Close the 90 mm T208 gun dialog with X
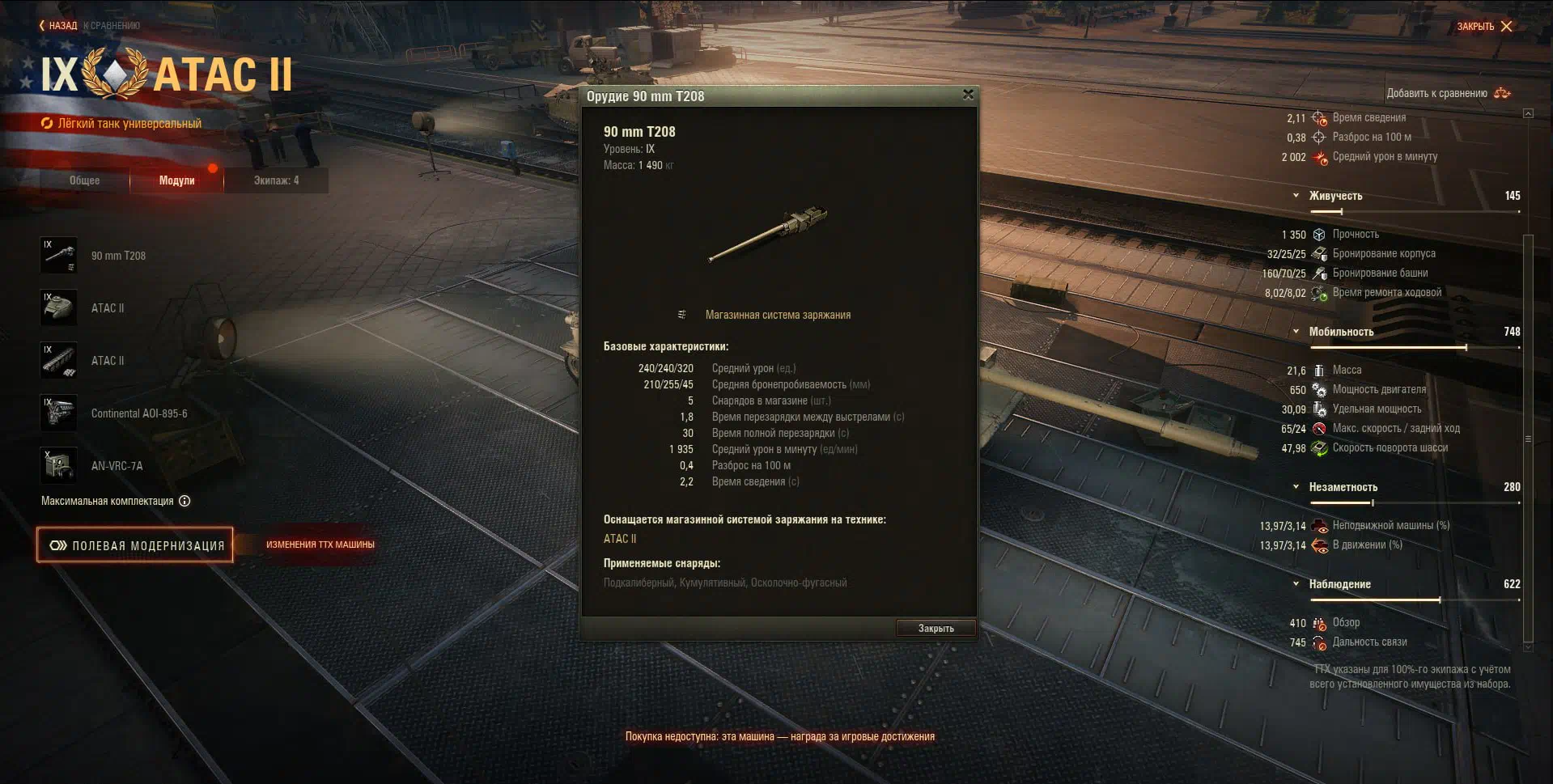Viewport: 1553px width, 784px height. coord(968,95)
